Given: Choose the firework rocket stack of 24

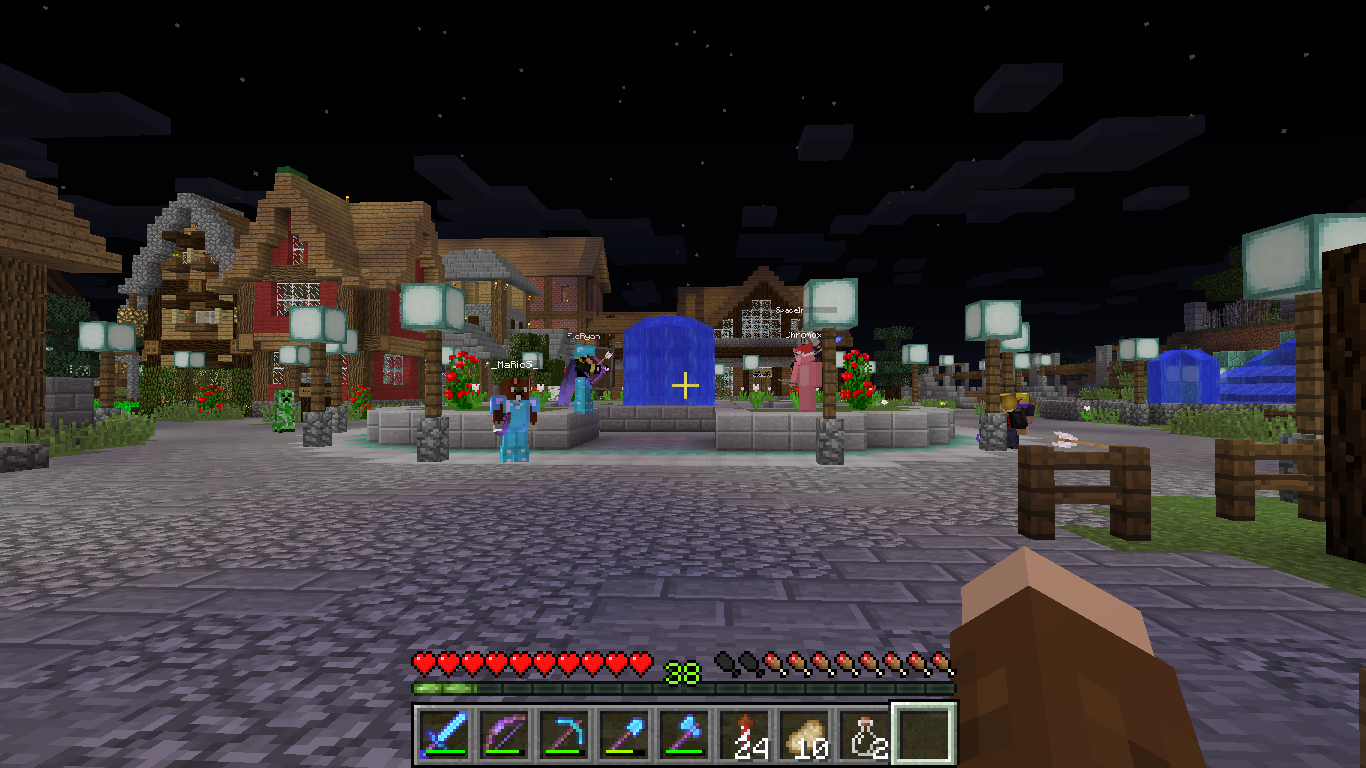Looking at the screenshot, I should [x=744, y=735].
